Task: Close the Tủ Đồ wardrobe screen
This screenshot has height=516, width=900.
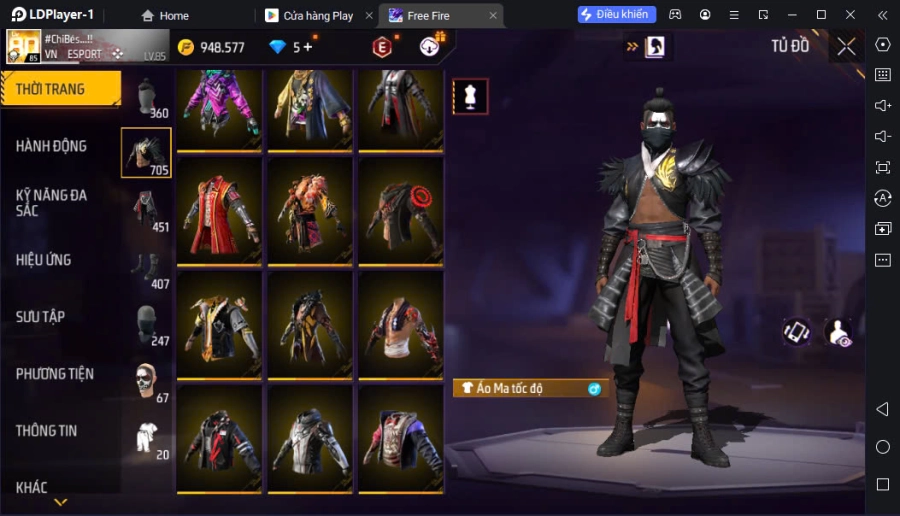Action: (x=846, y=46)
